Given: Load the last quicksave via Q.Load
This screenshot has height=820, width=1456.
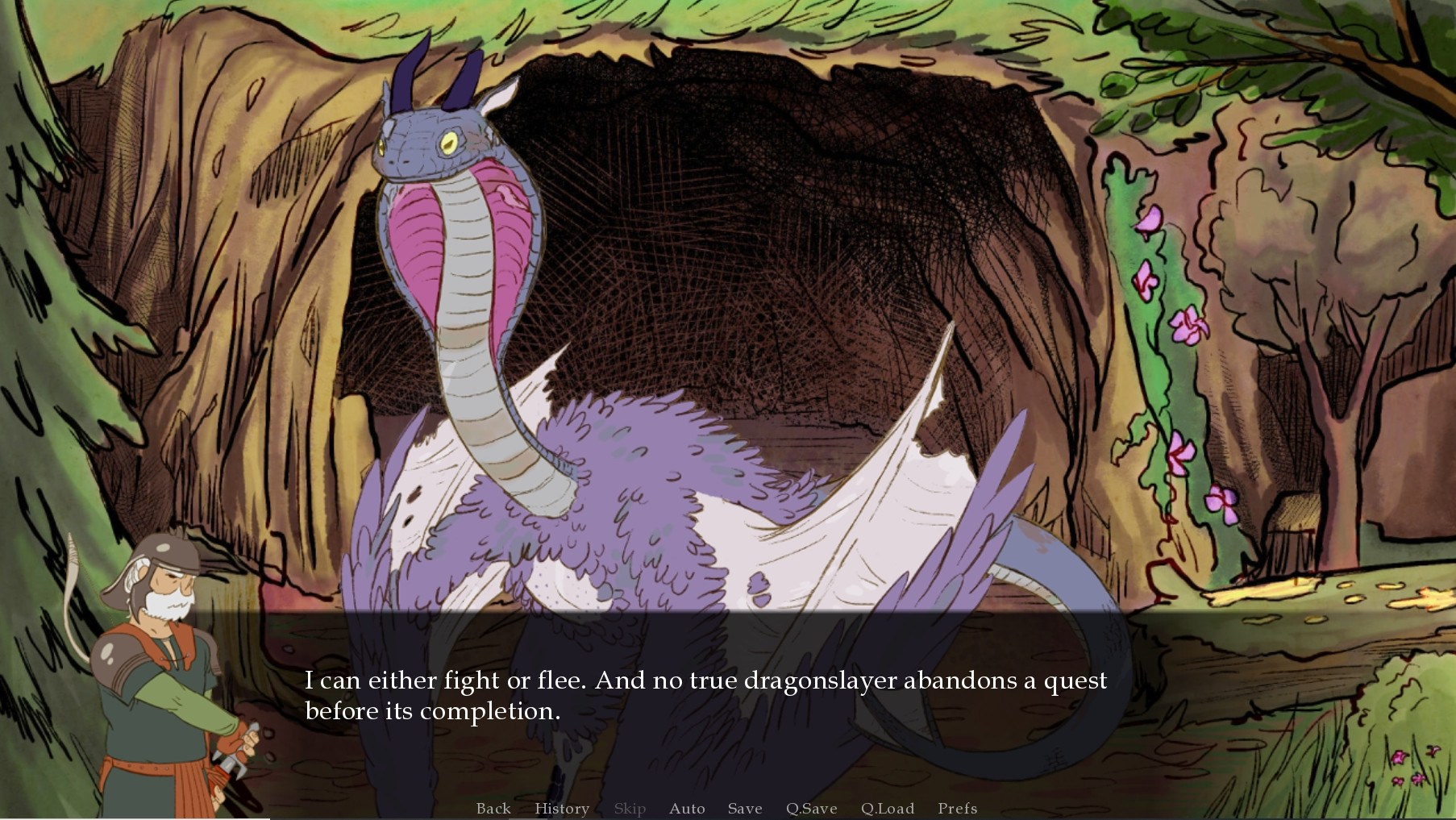Looking at the screenshot, I should click(888, 809).
